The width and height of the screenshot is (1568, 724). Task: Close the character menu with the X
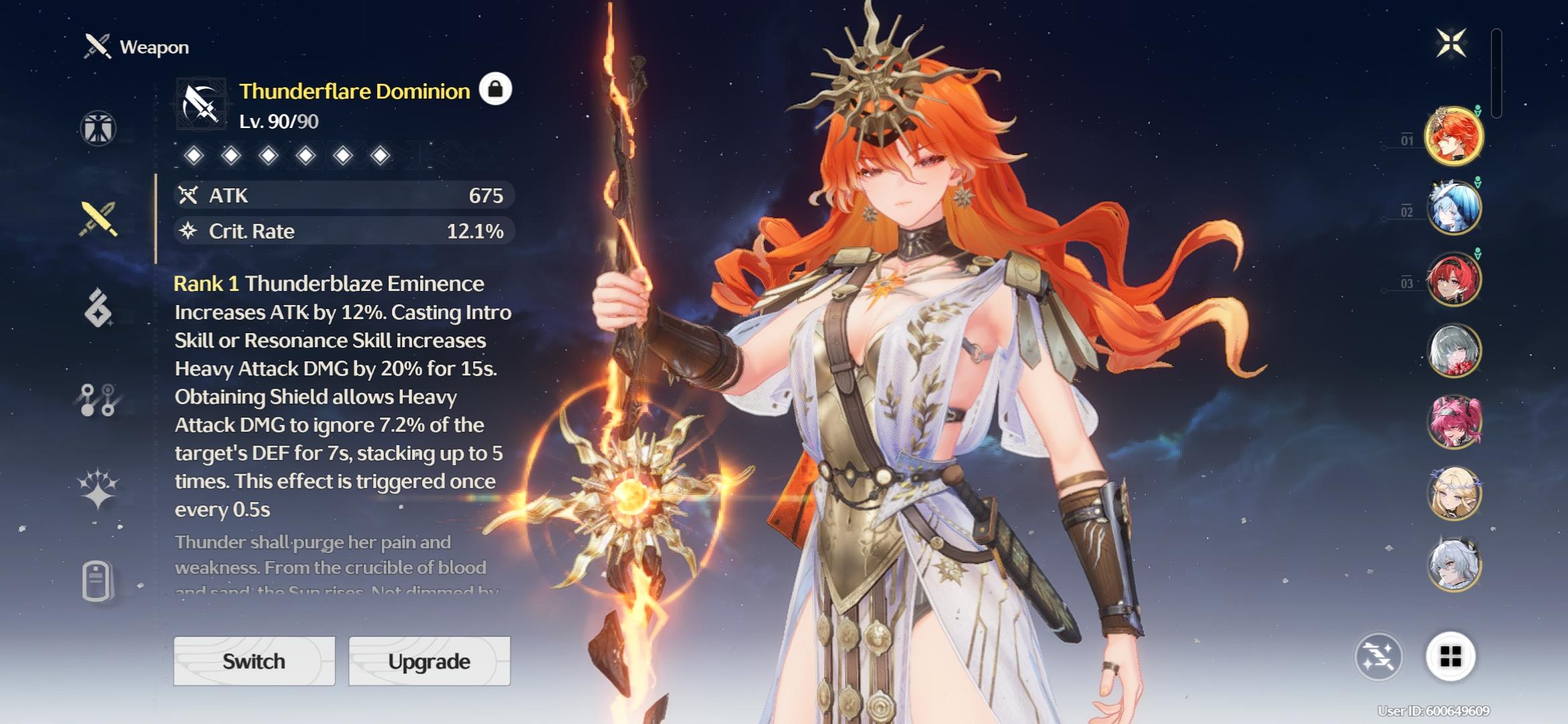coord(1451,44)
